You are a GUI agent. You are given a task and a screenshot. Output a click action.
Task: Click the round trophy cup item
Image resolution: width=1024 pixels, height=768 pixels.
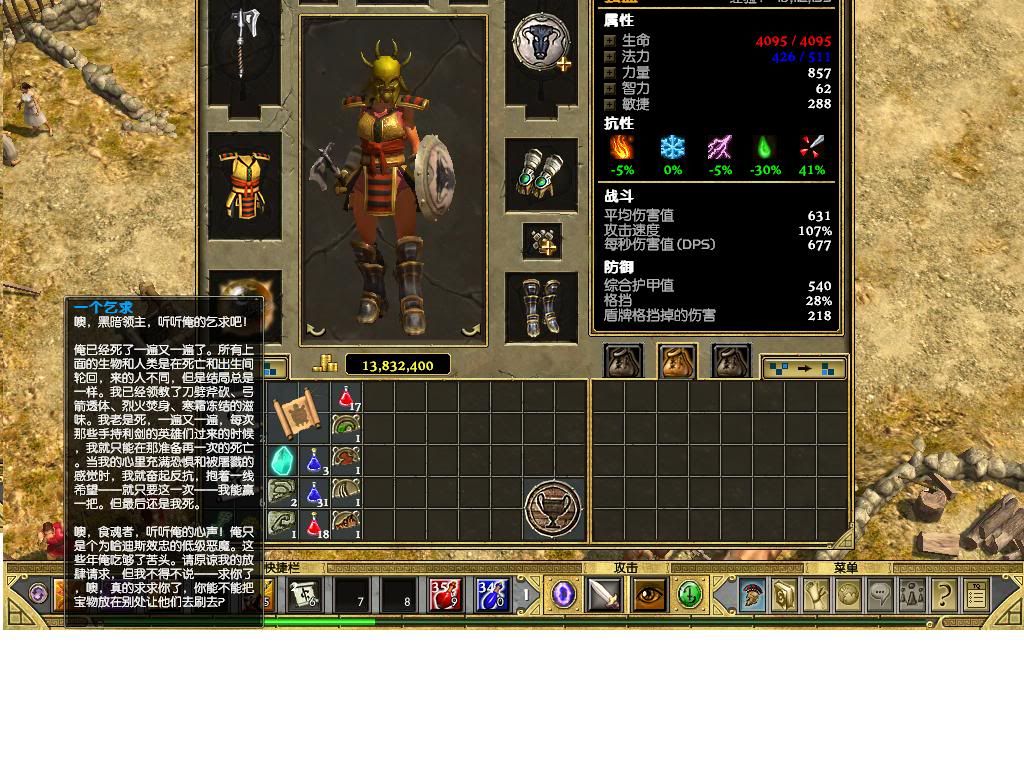[553, 508]
